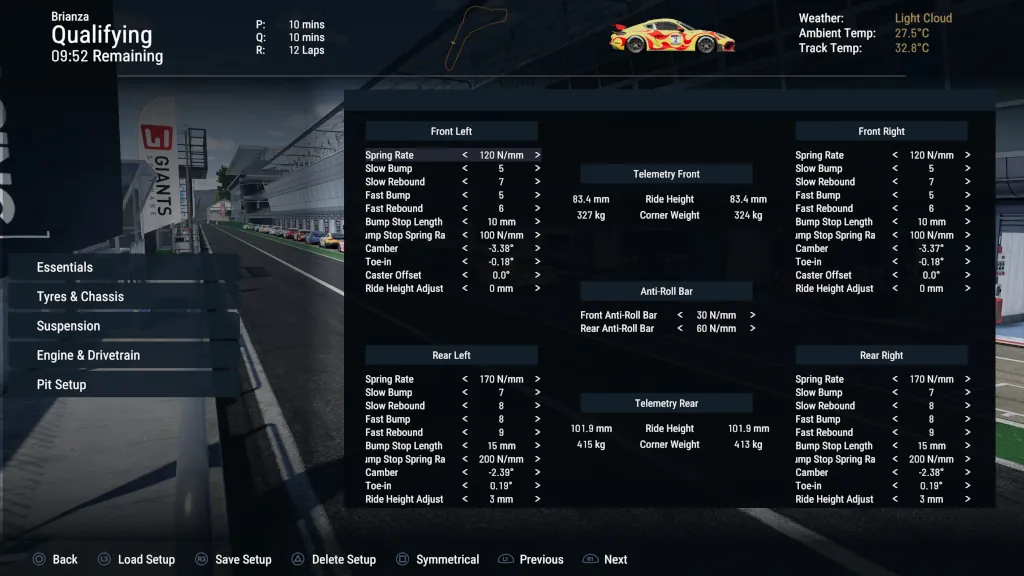Select the Front Left Caster Offset row
The image size is (1024, 576).
393,275
